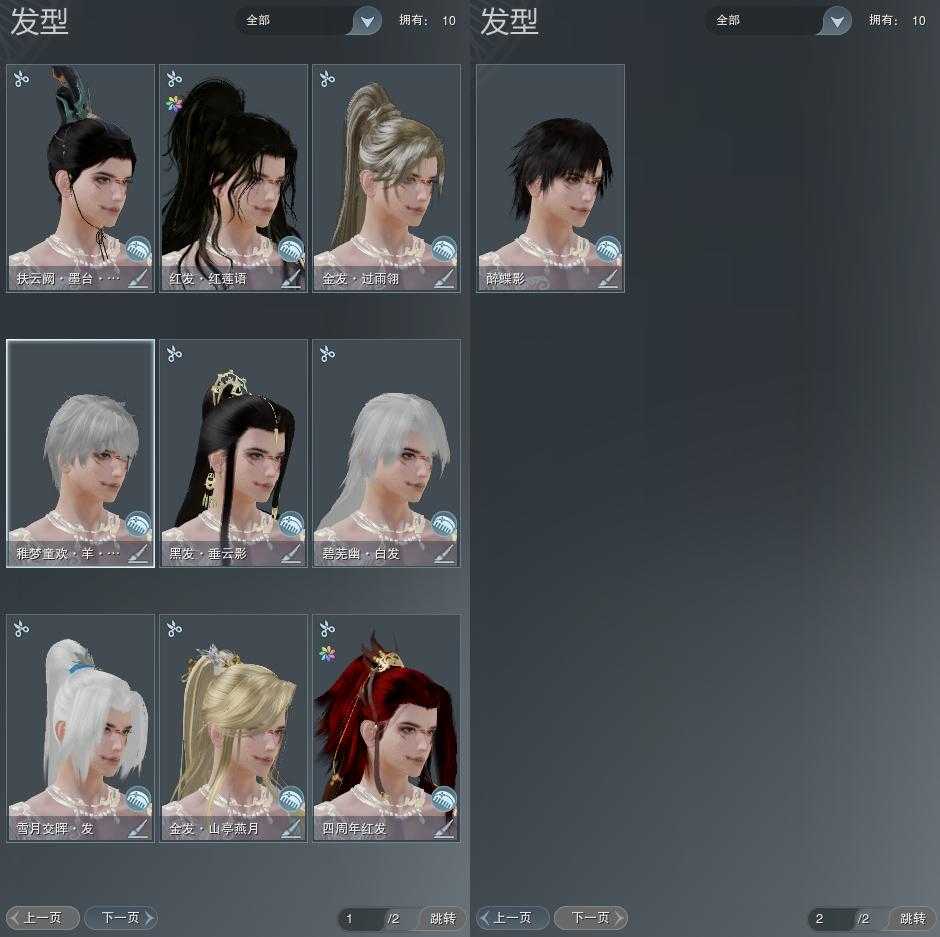
Task: Click the scissors icon on the 碧芜幽·白发 card
Action: coord(327,354)
